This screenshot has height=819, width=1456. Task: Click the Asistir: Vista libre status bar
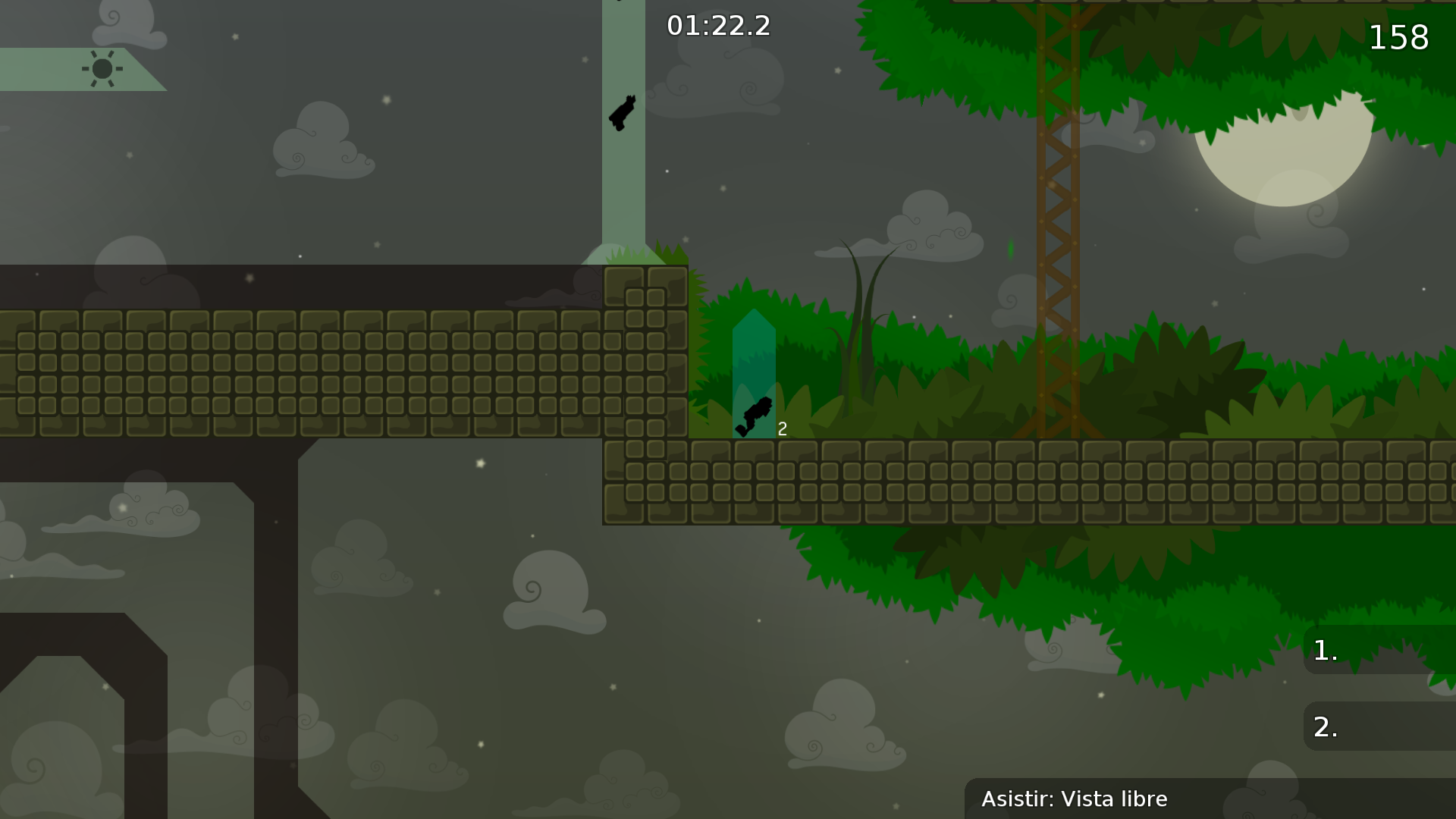[x=1075, y=799]
